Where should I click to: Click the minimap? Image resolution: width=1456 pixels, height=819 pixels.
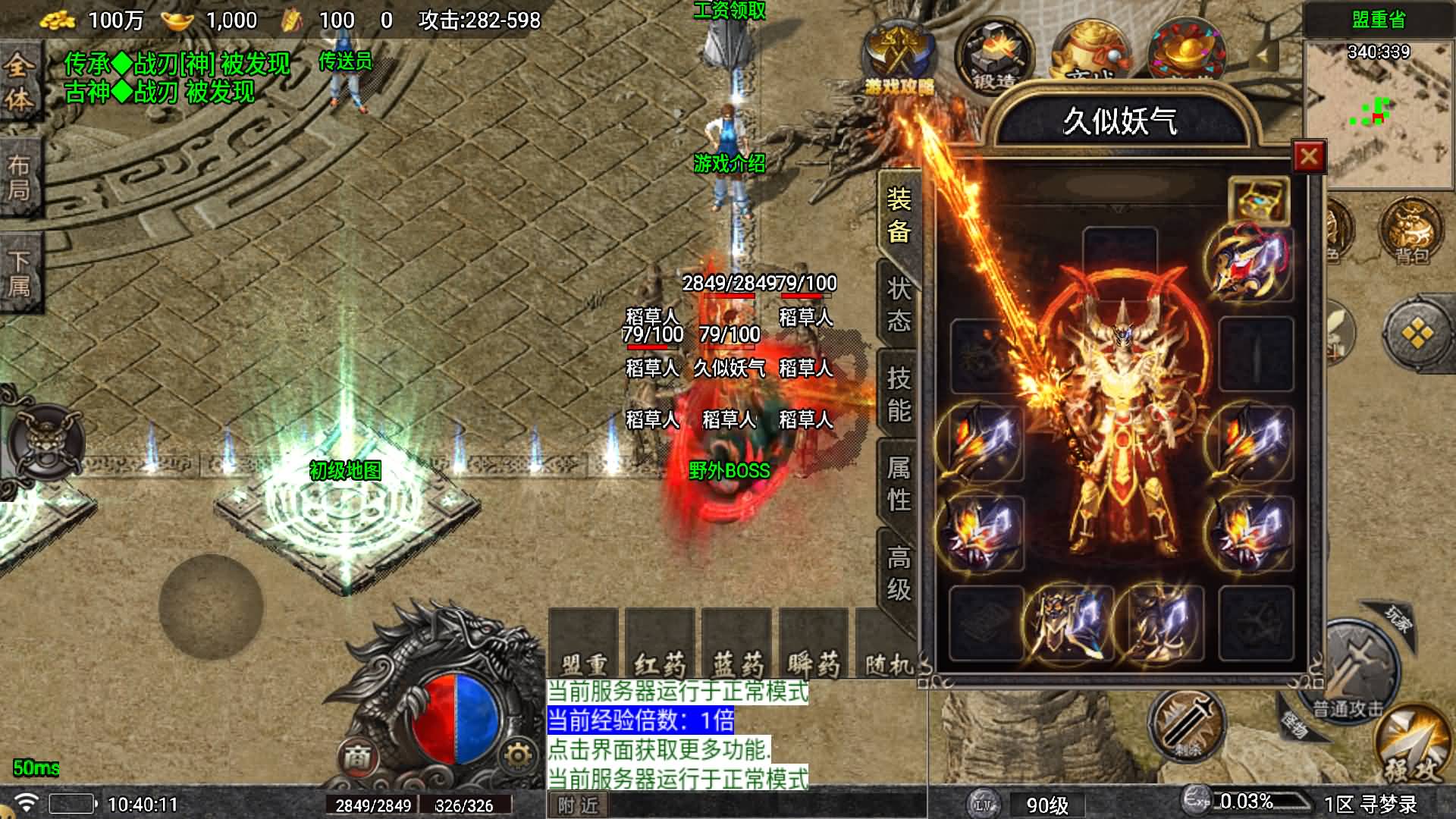coord(1378,114)
